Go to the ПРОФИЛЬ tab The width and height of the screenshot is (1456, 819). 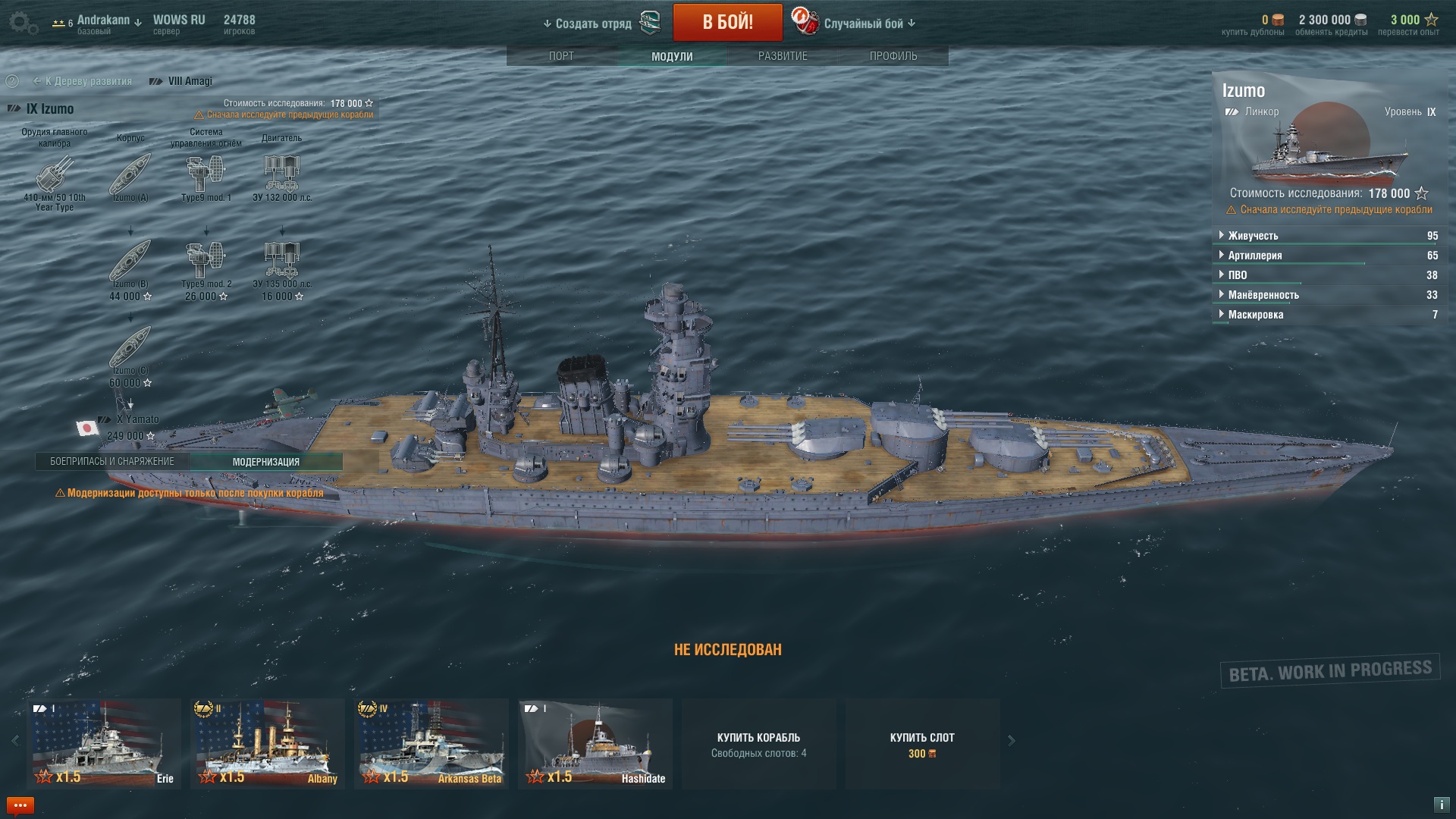click(x=893, y=56)
